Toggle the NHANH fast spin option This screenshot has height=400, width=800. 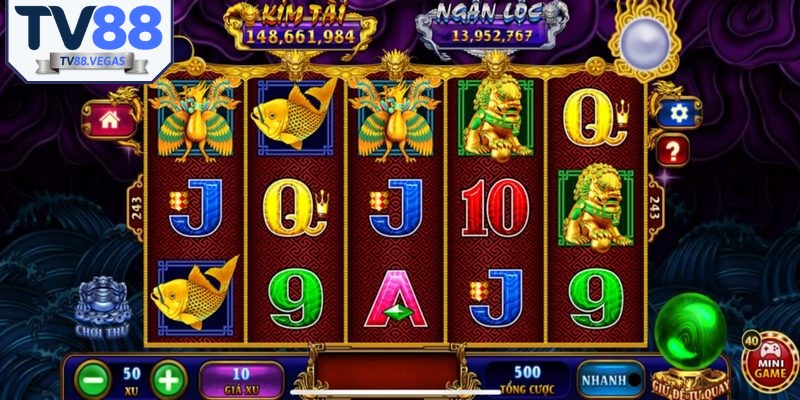click(611, 379)
